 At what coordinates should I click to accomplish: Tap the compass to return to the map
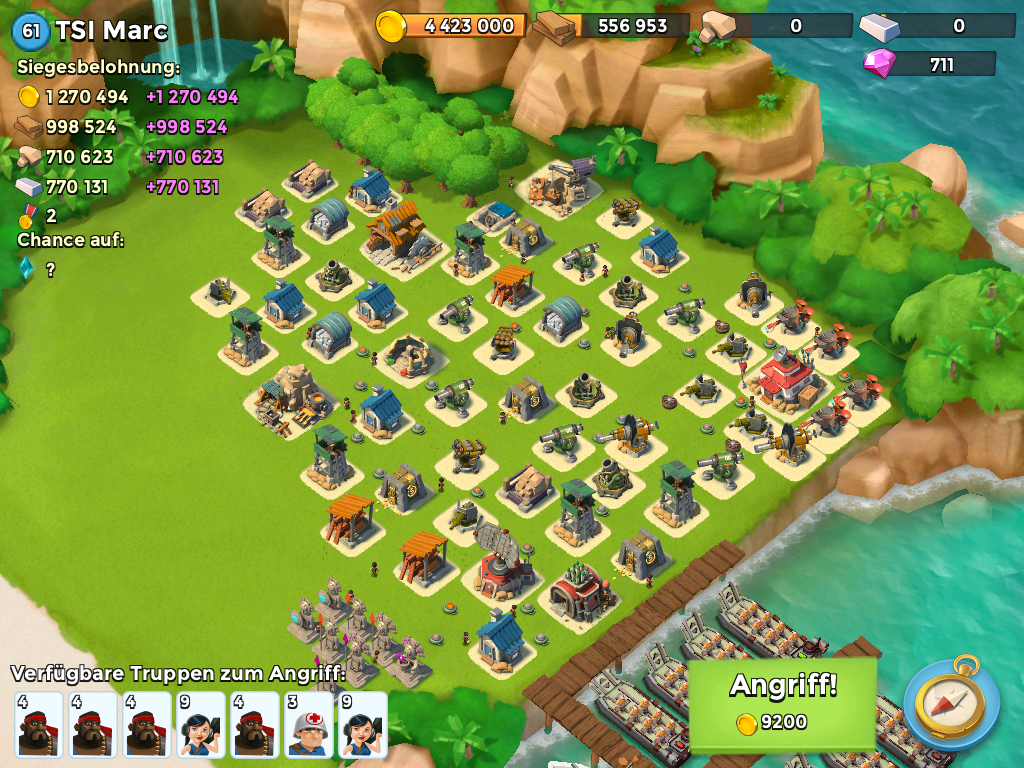click(x=951, y=703)
